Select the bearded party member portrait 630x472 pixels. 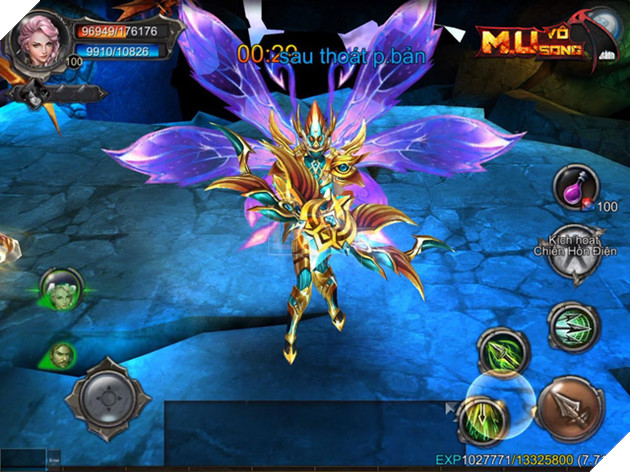(62, 354)
